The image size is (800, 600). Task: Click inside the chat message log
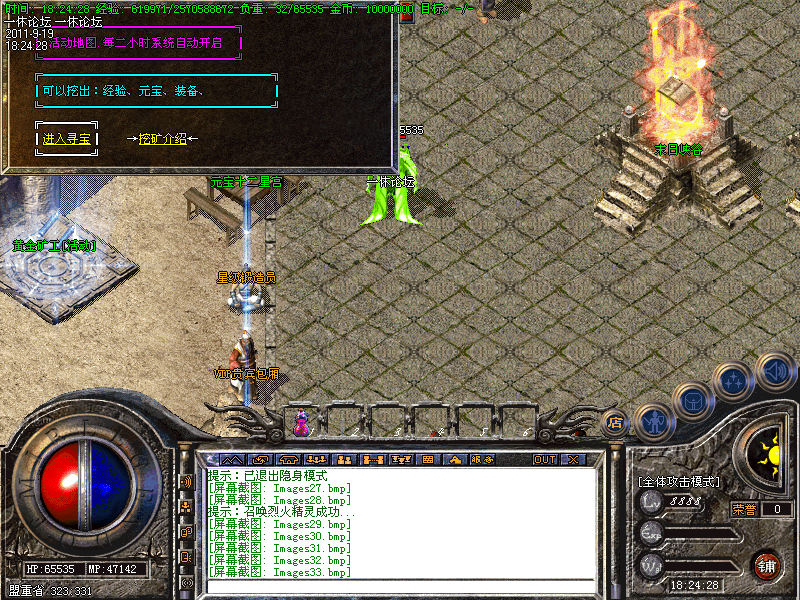point(400,522)
